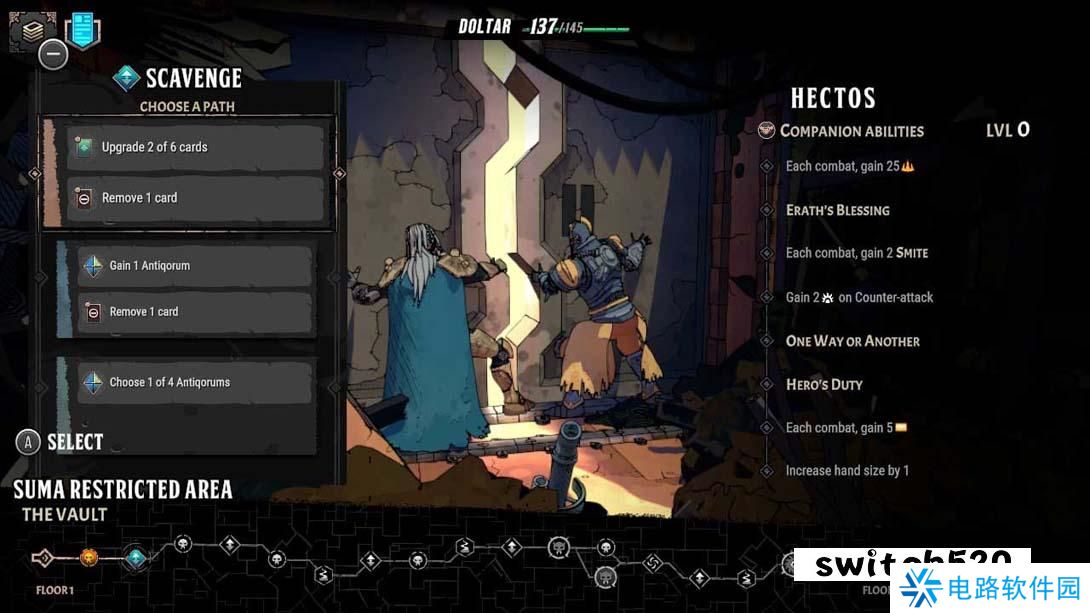Pick the Choose 1 of 4 Antiqorums path
The height and width of the screenshot is (613, 1090).
click(195, 382)
